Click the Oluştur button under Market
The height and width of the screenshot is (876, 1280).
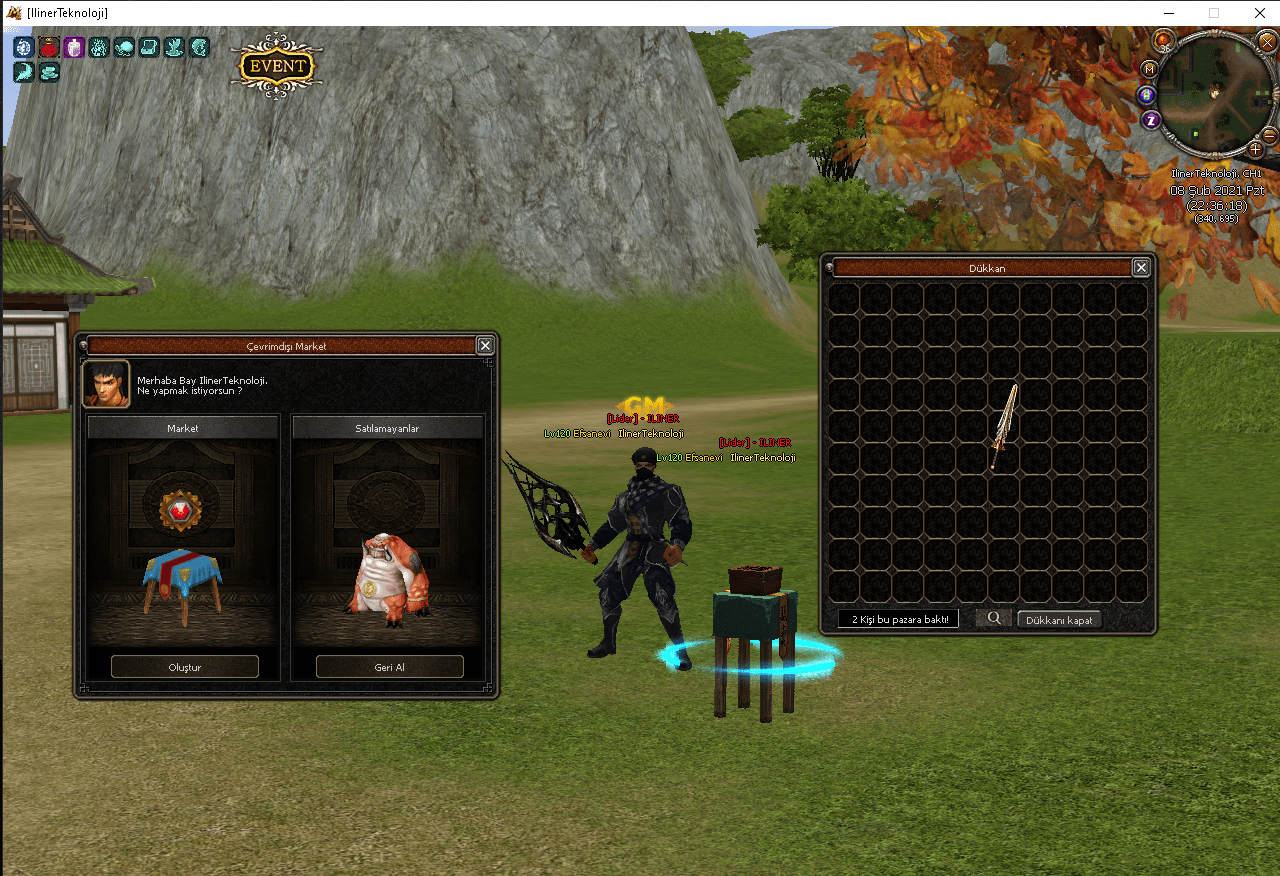(x=185, y=666)
